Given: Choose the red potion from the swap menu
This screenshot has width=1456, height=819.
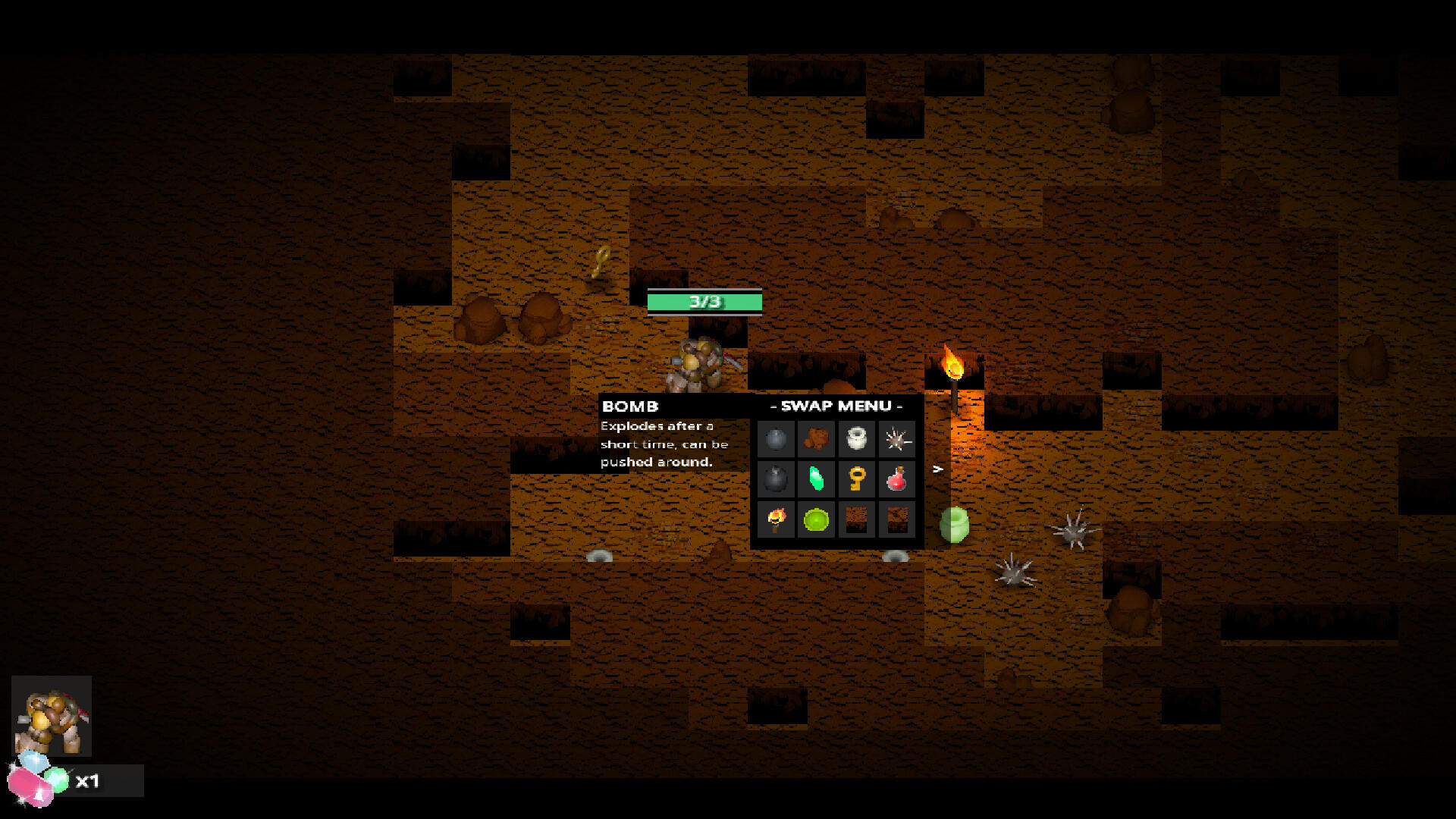Looking at the screenshot, I should 898,479.
